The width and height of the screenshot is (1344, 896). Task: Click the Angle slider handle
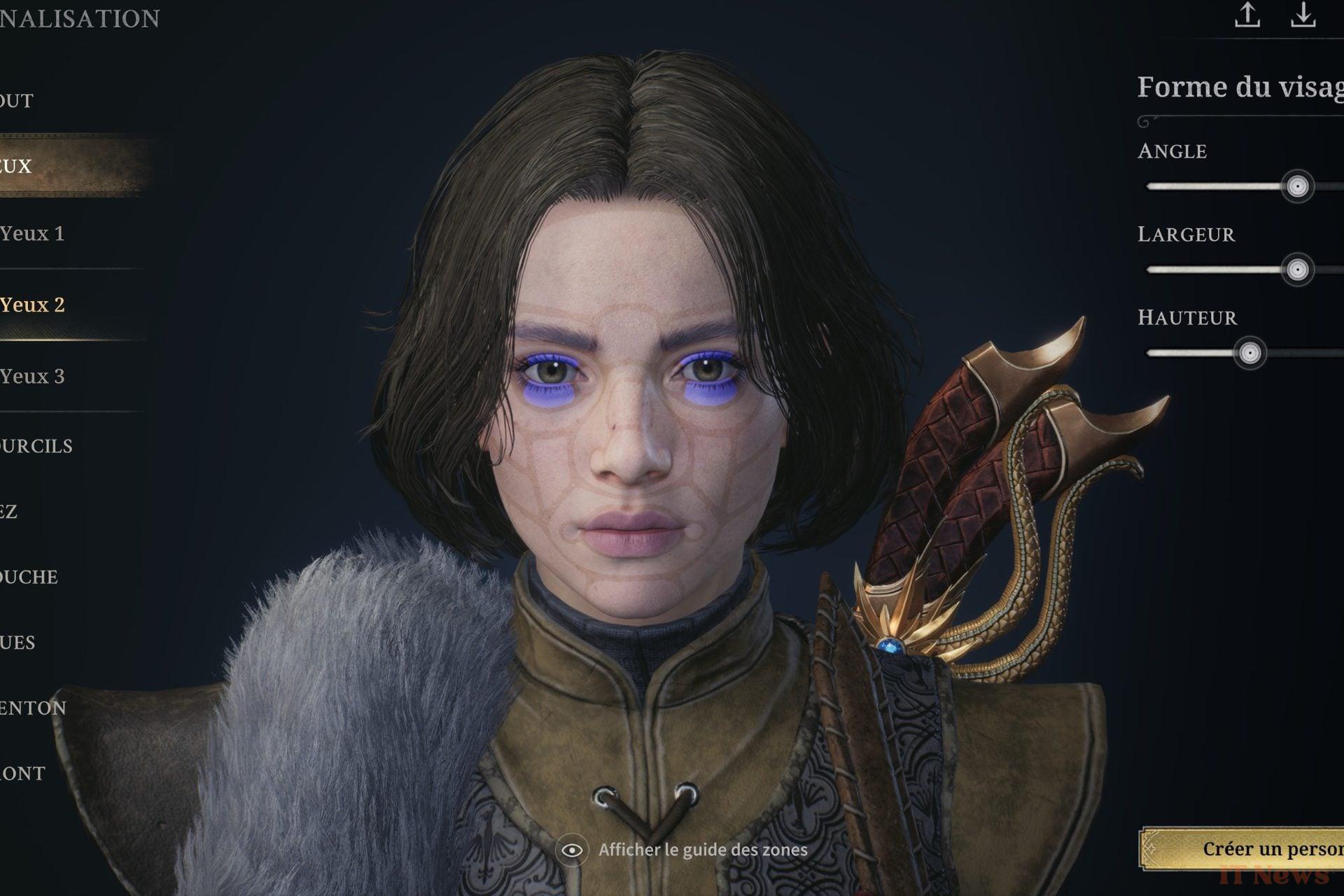pyautogui.click(x=1297, y=187)
